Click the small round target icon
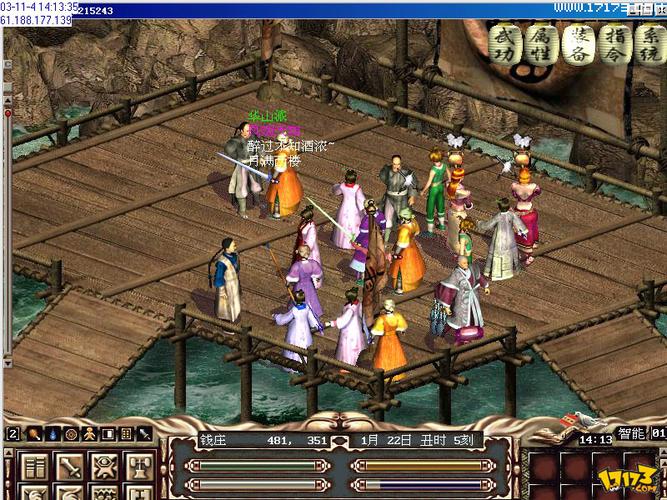This screenshot has height=500, width=667. click(x=71, y=435)
